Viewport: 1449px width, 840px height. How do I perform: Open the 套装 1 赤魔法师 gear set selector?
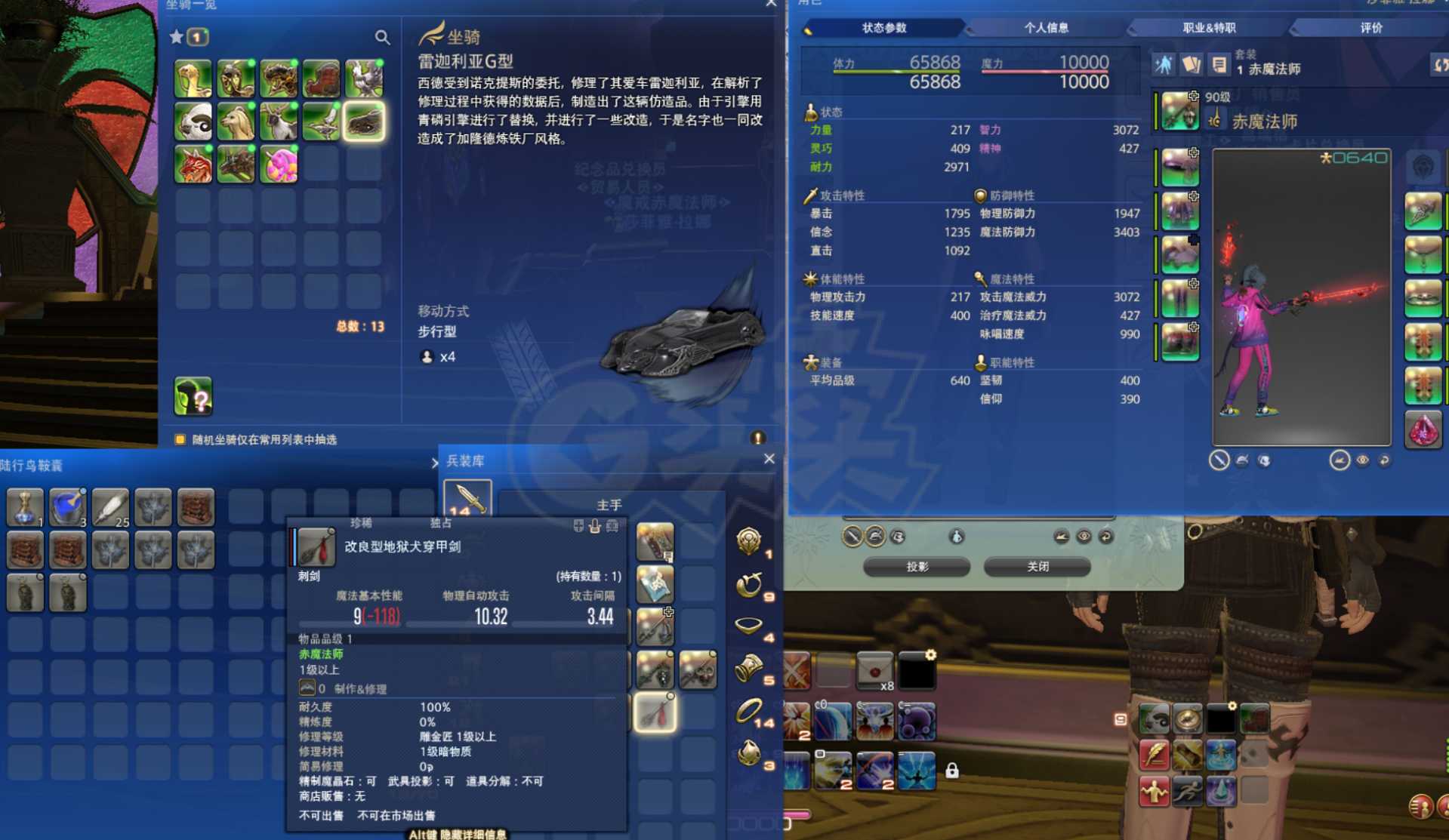click(1269, 68)
